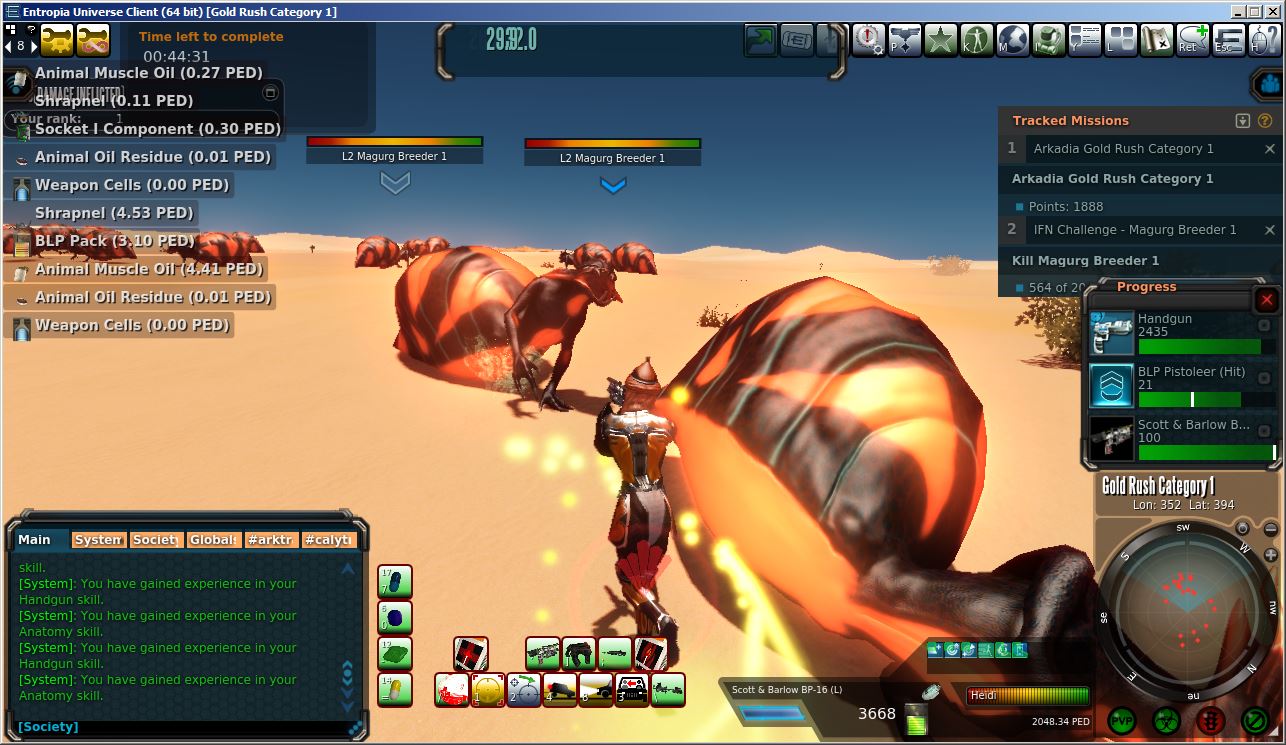Collapse the Tracked Missions panel arrow
This screenshot has height=745, width=1286.
(x=1243, y=121)
